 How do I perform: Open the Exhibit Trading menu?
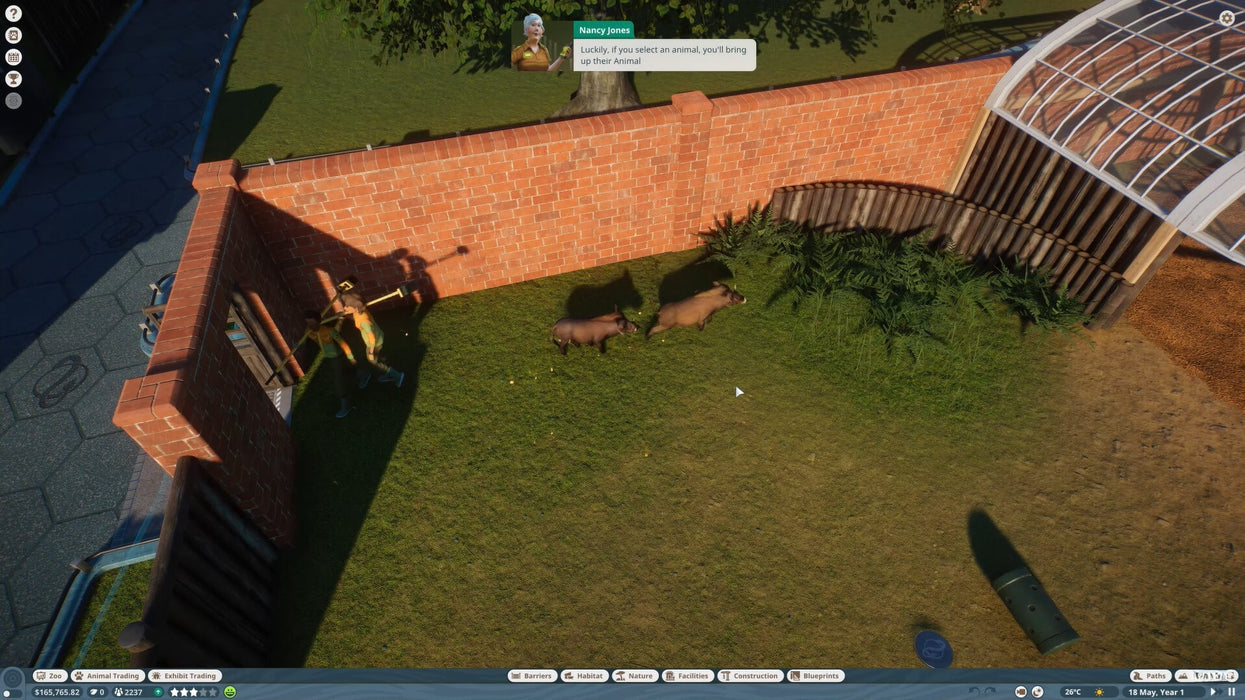184,676
